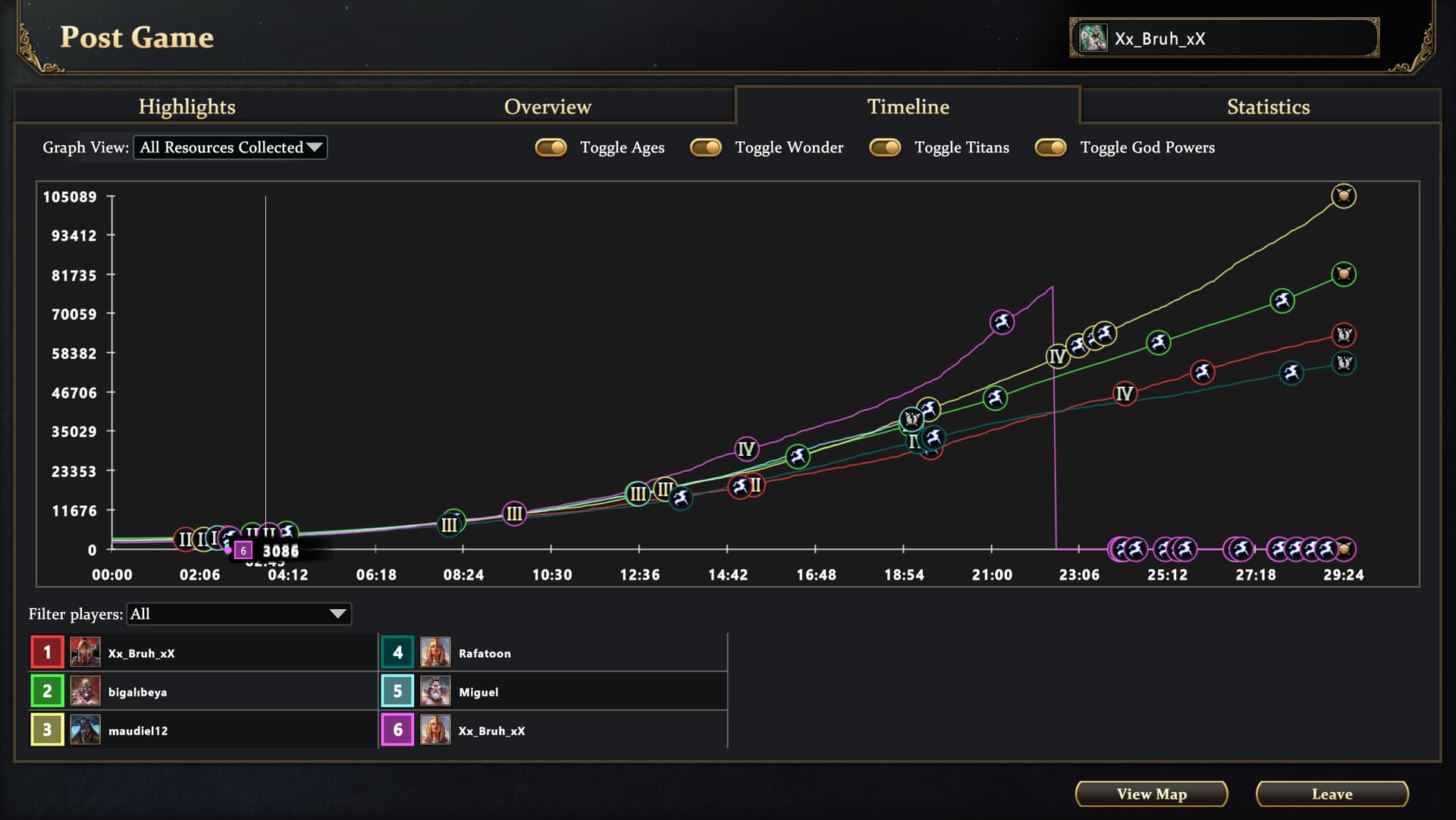1456x820 pixels.
Task: Toggle Ages markers off
Action: coord(551,147)
